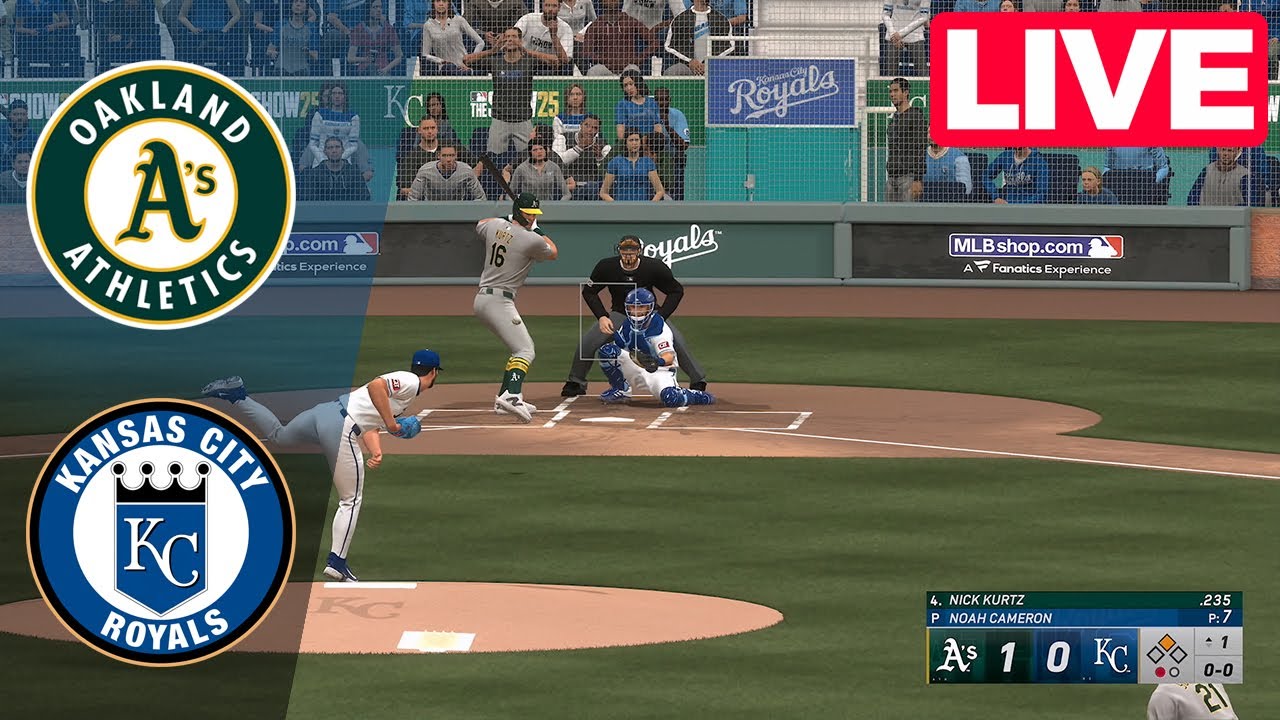1280x720 pixels.
Task: Expand the inning indicator showing top of 1
Action: 1215,641
